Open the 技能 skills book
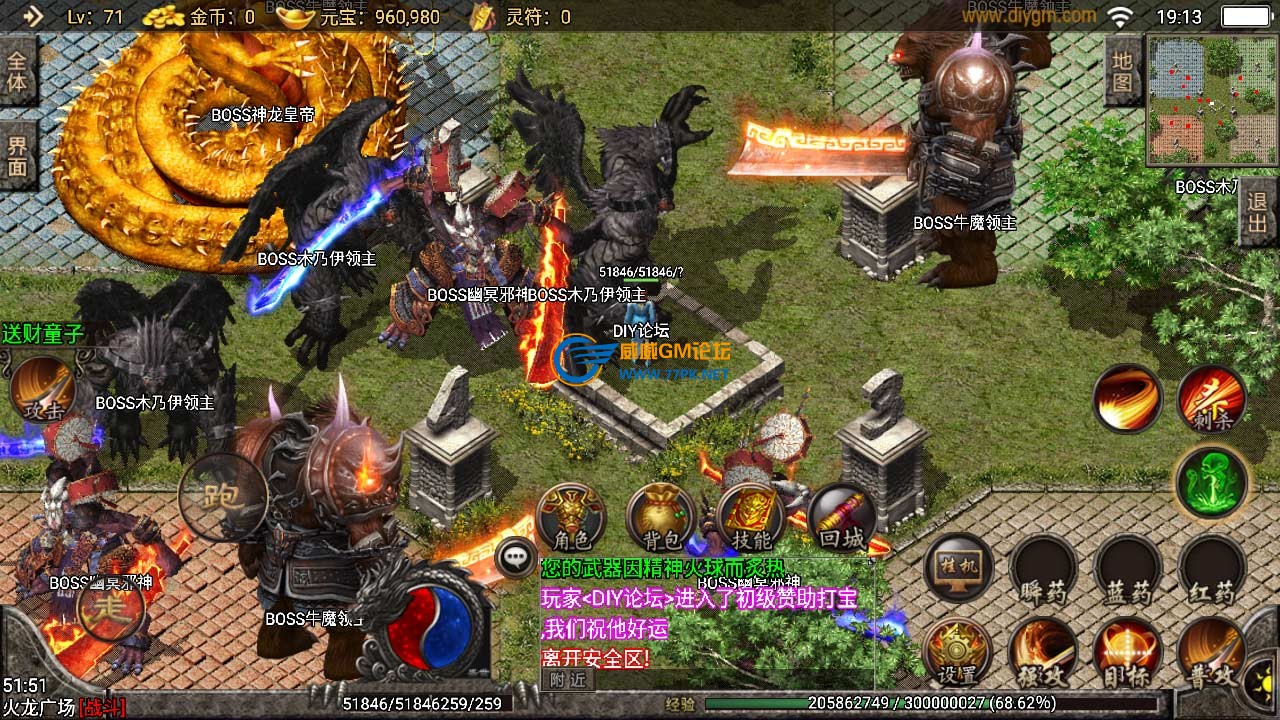The image size is (1280, 720). pyautogui.click(x=751, y=518)
